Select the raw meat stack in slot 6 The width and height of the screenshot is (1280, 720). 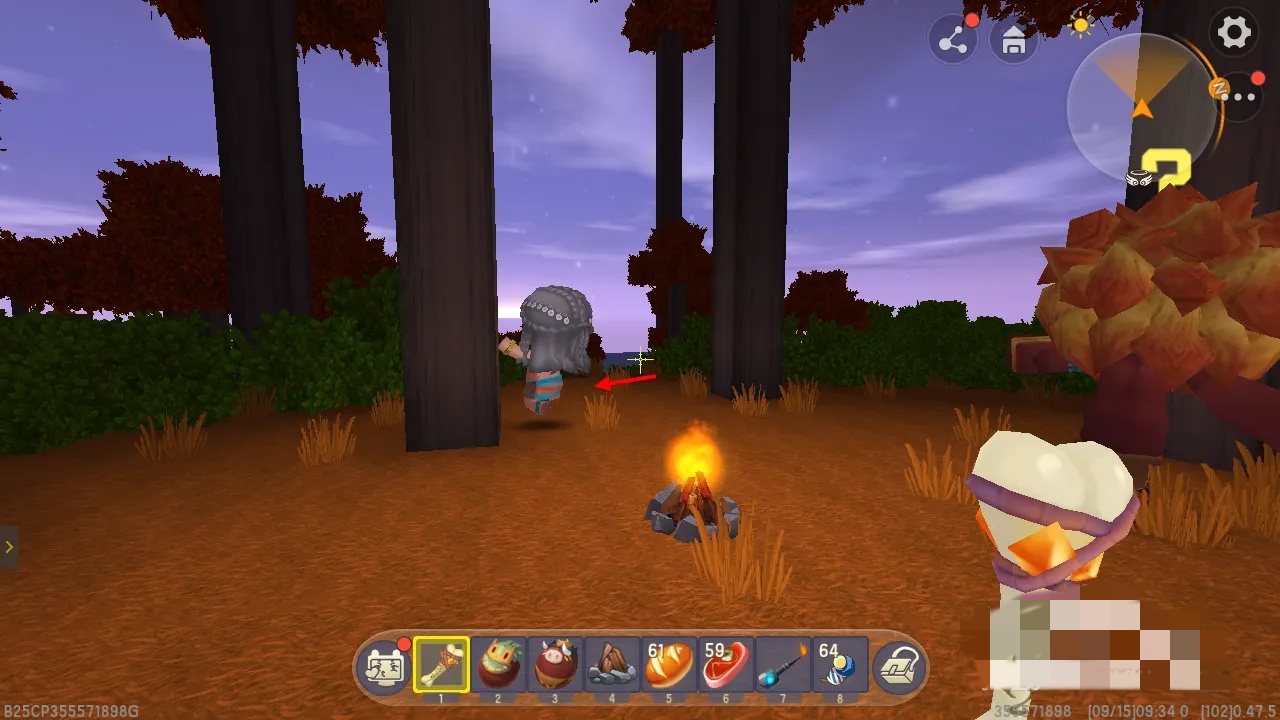pos(726,664)
